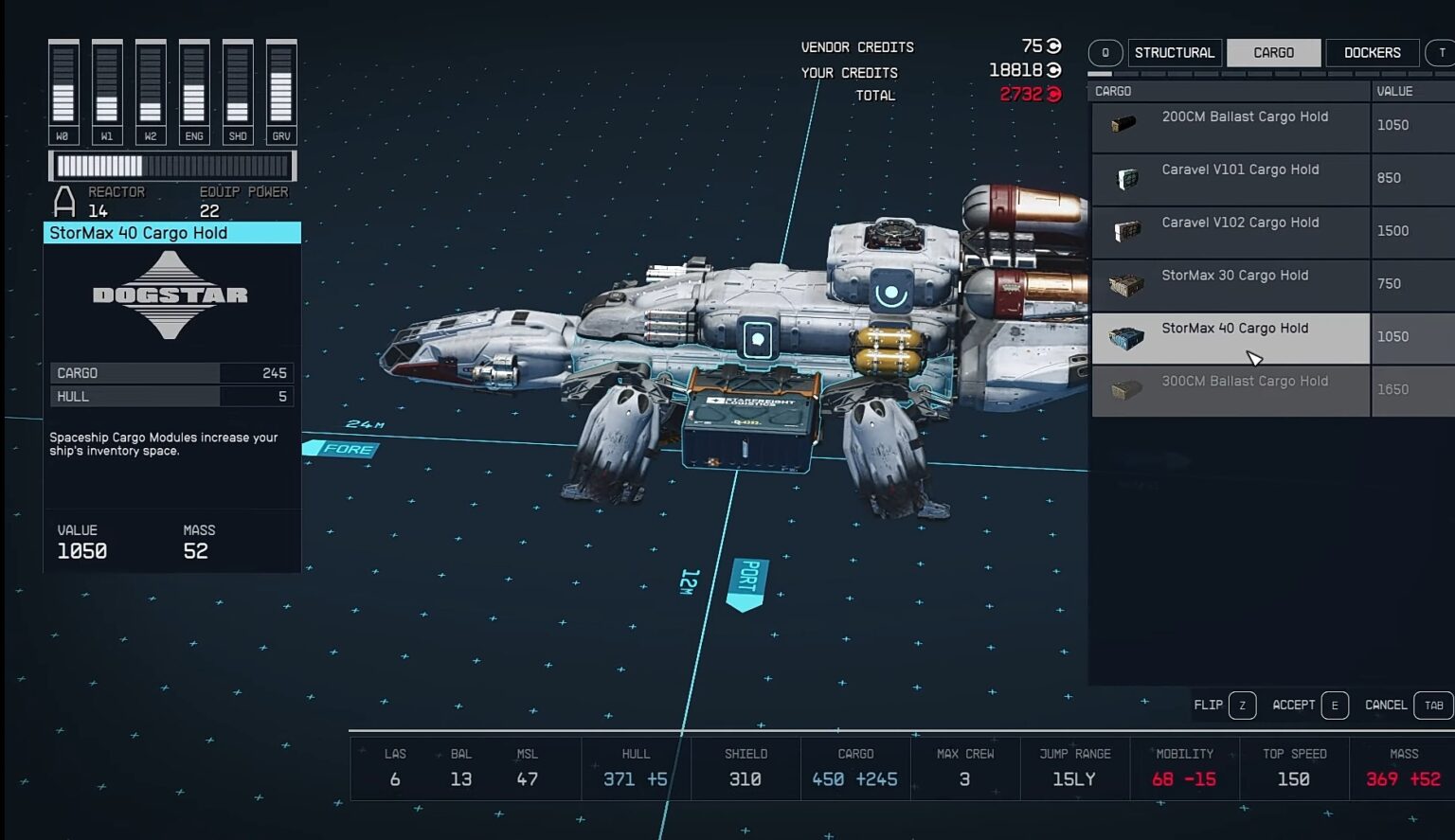Click FLIP to mirror the selected module
Image resolution: width=1455 pixels, height=840 pixels.
[x=1209, y=705]
